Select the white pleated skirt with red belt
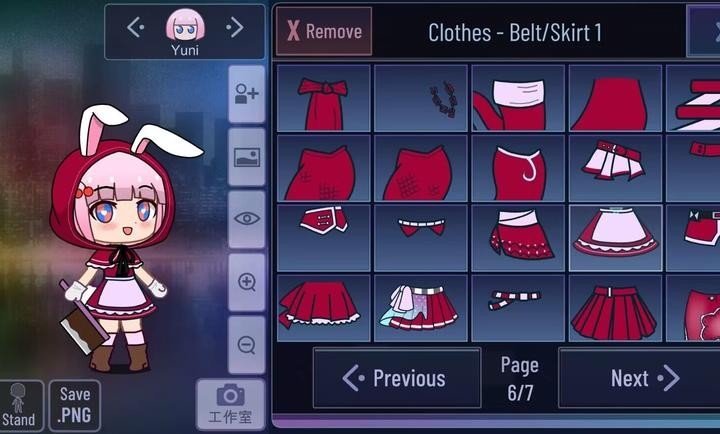Screen dimensions: 720x434 click(x=615, y=167)
